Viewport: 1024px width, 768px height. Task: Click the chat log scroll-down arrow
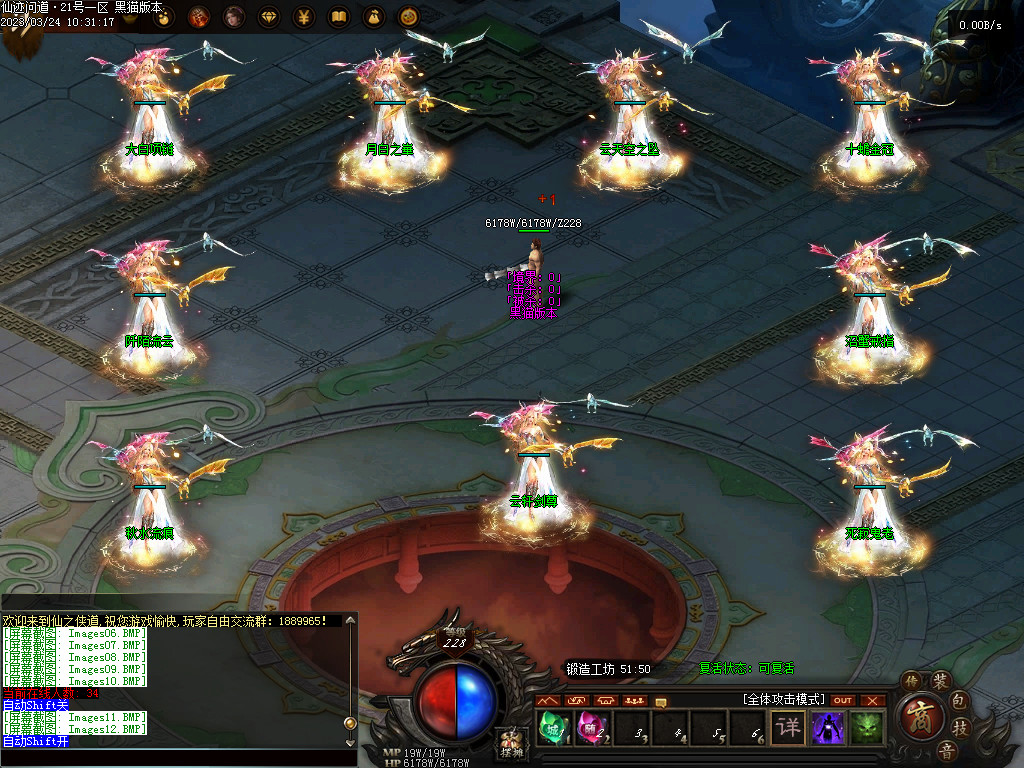tap(349, 742)
